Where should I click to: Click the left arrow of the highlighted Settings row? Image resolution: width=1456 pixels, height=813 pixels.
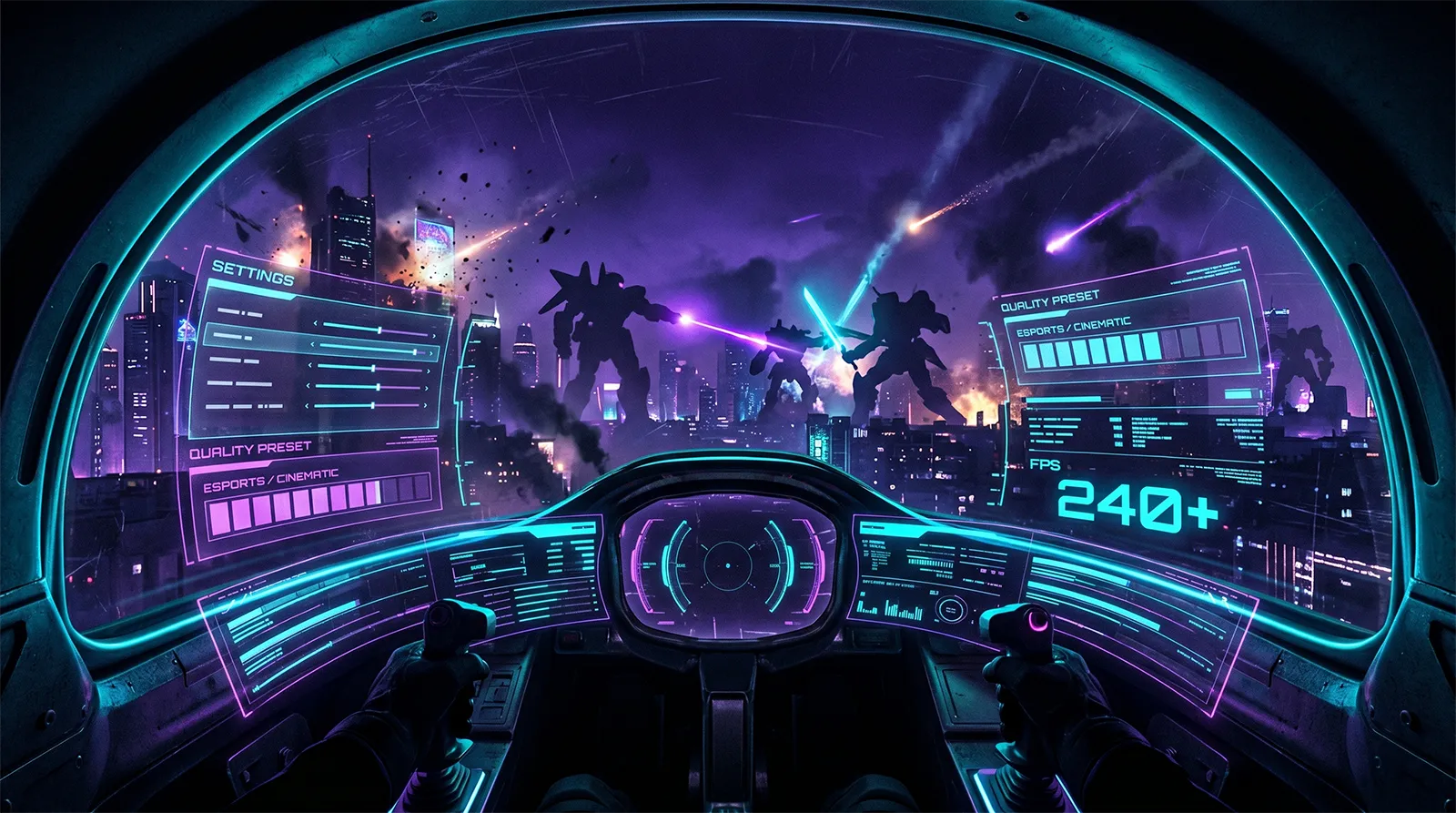coord(314,344)
